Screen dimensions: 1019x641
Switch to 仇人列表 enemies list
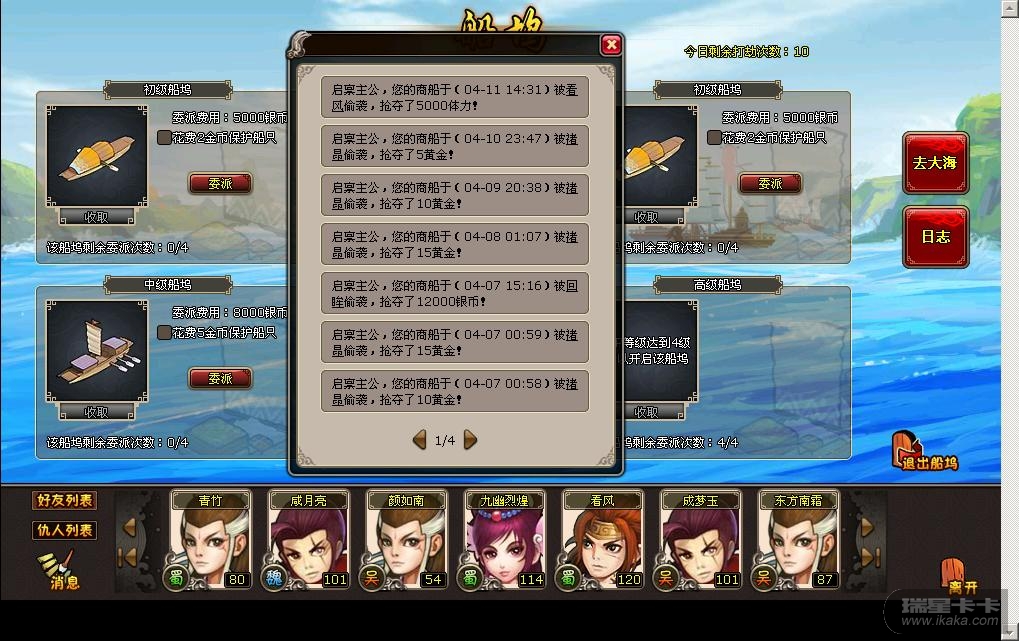(65, 530)
